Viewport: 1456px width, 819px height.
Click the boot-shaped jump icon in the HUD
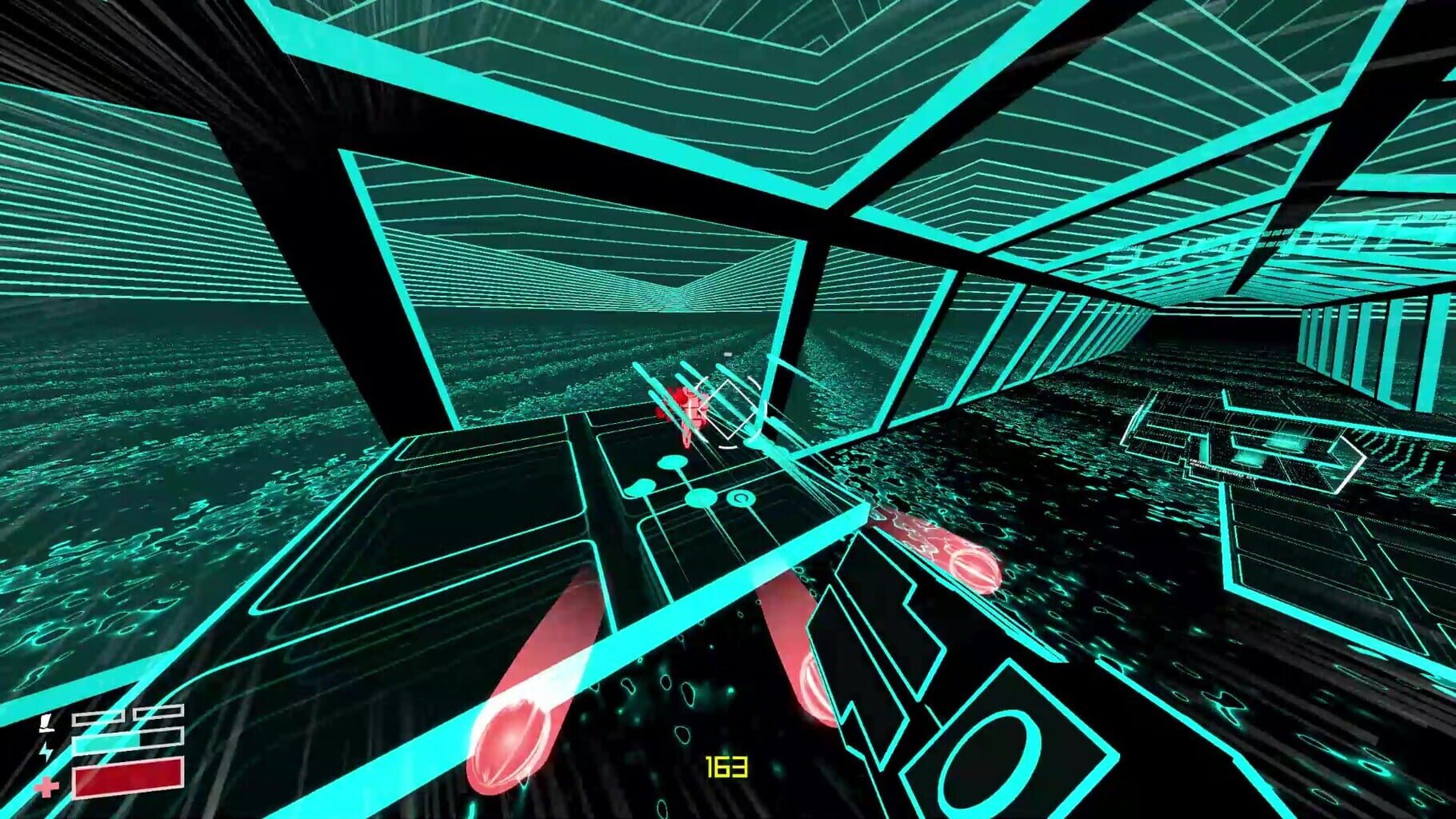[46, 723]
